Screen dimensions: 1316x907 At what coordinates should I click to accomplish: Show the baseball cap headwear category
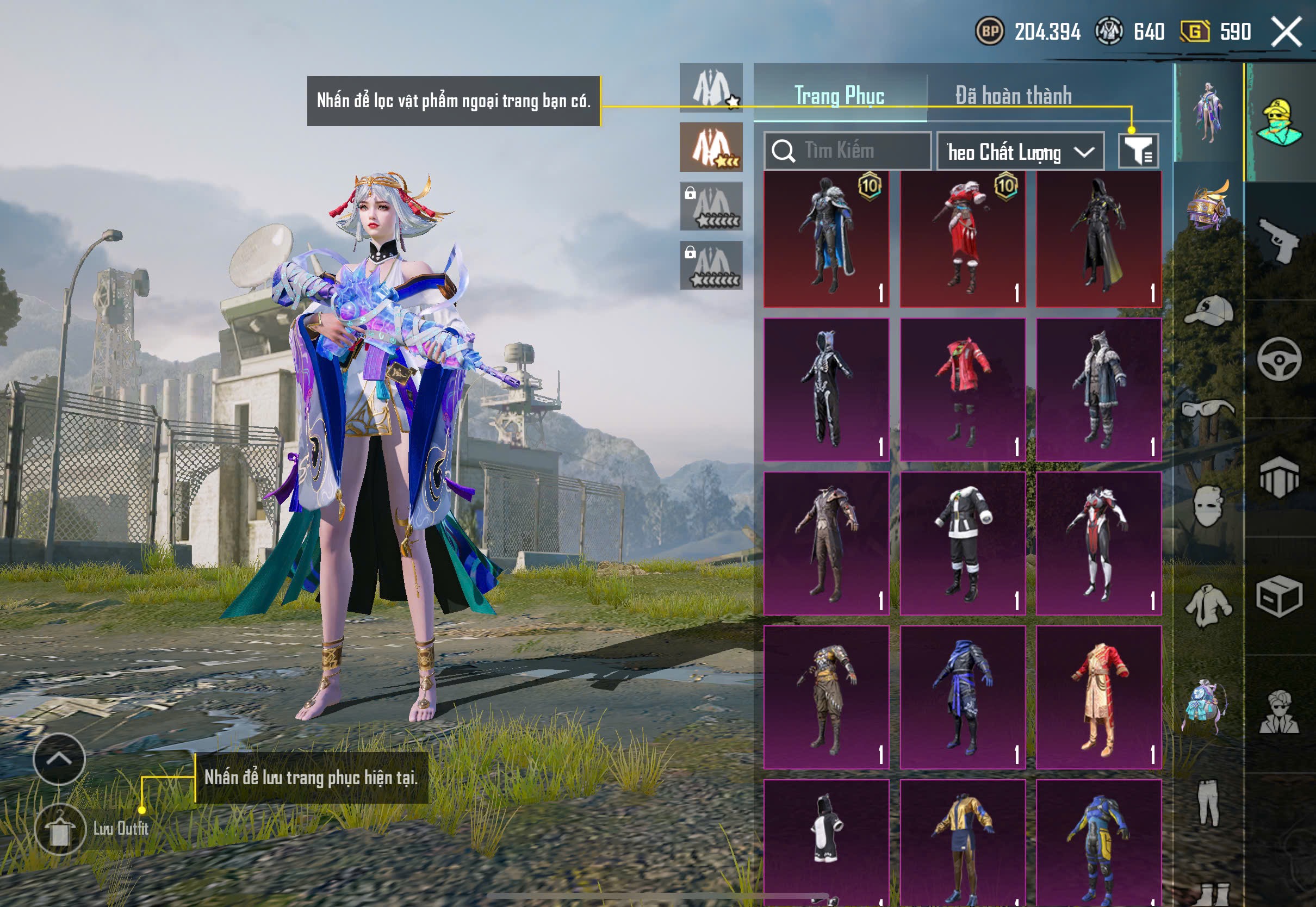coord(1209,310)
